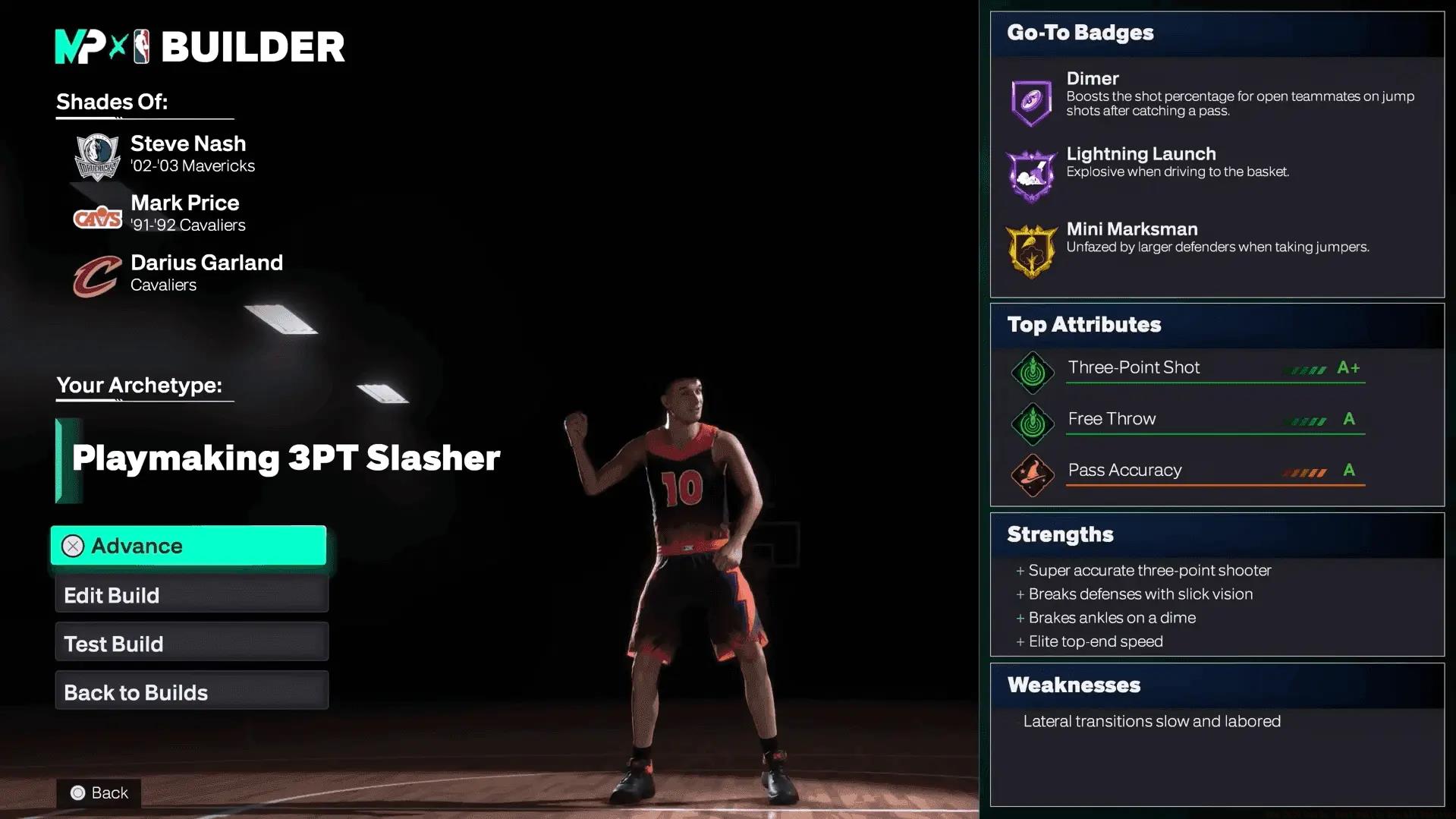The width and height of the screenshot is (1456, 819).
Task: Click the Mini Marksman badge icon
Action: [1031, 250]
